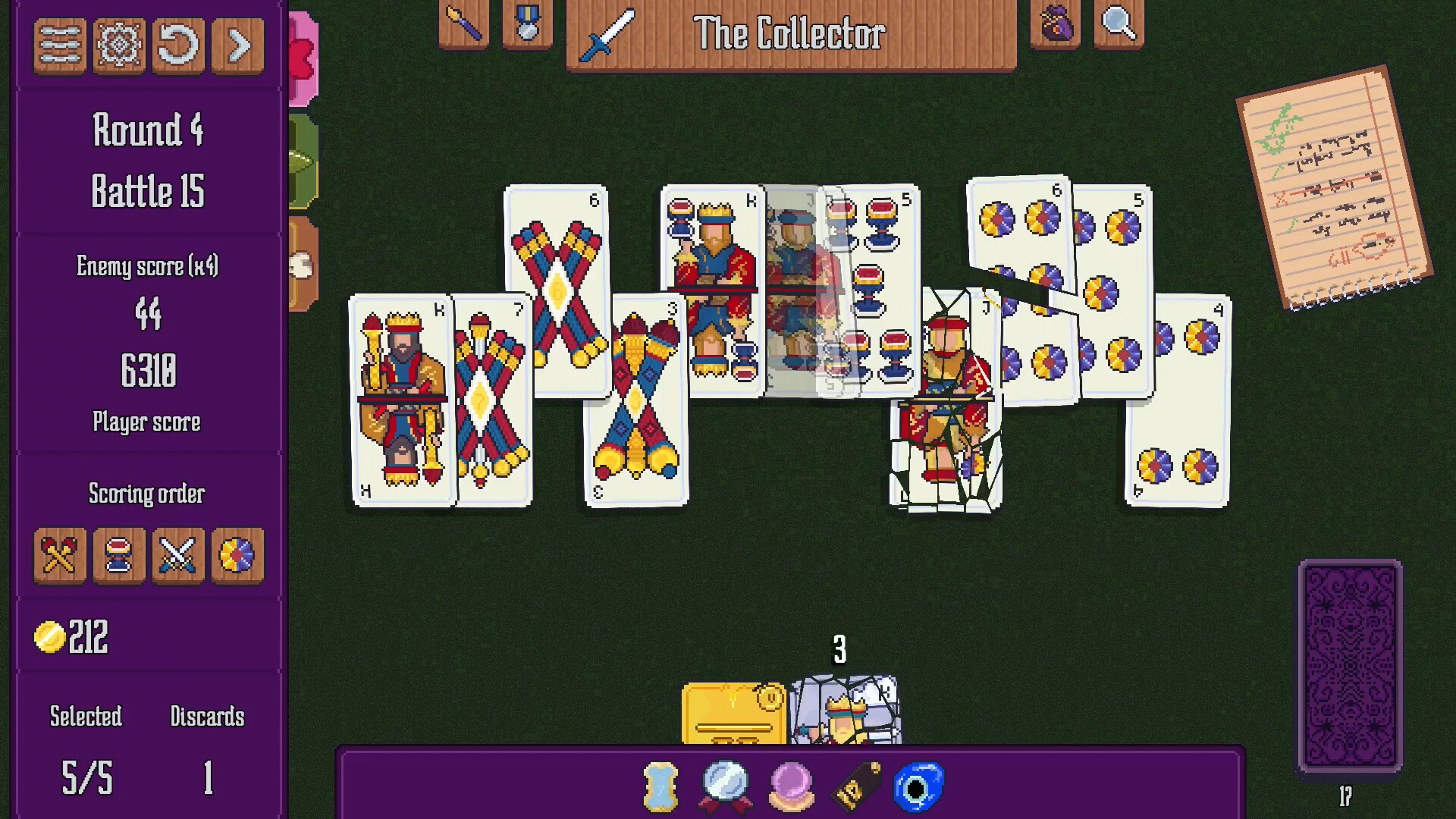1456x819 pixels.
Task: Open the options list icon
Action: click(x=59, y=45)
